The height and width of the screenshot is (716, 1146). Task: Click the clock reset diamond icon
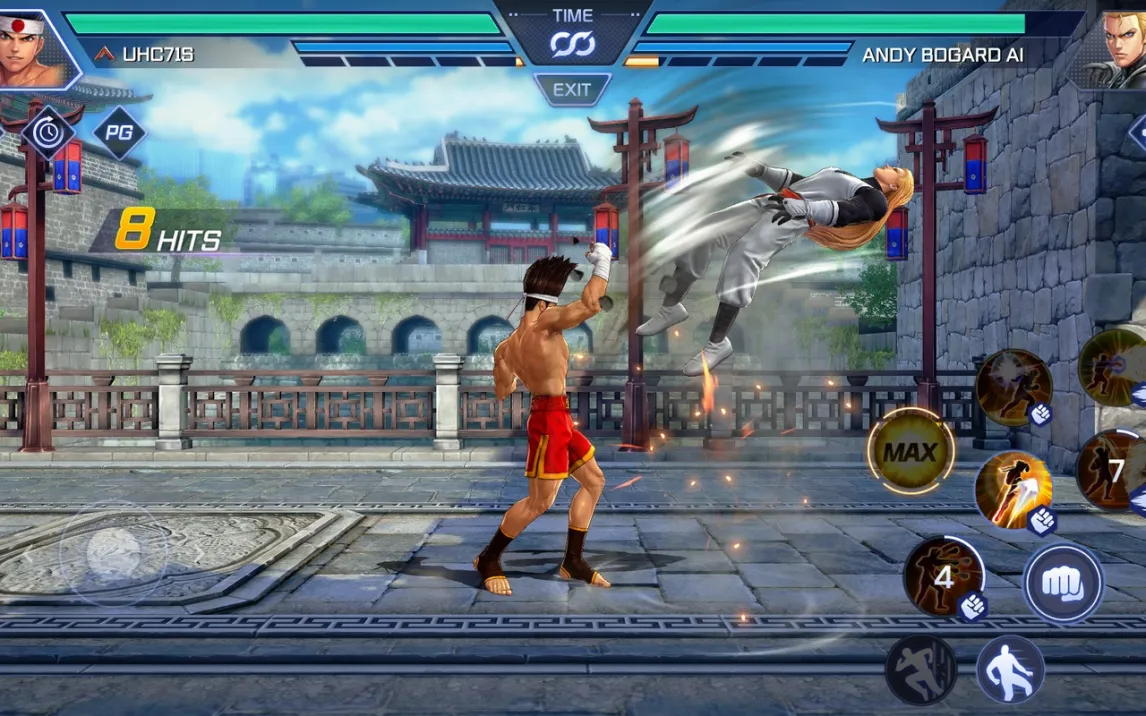[x=48, y=133]
